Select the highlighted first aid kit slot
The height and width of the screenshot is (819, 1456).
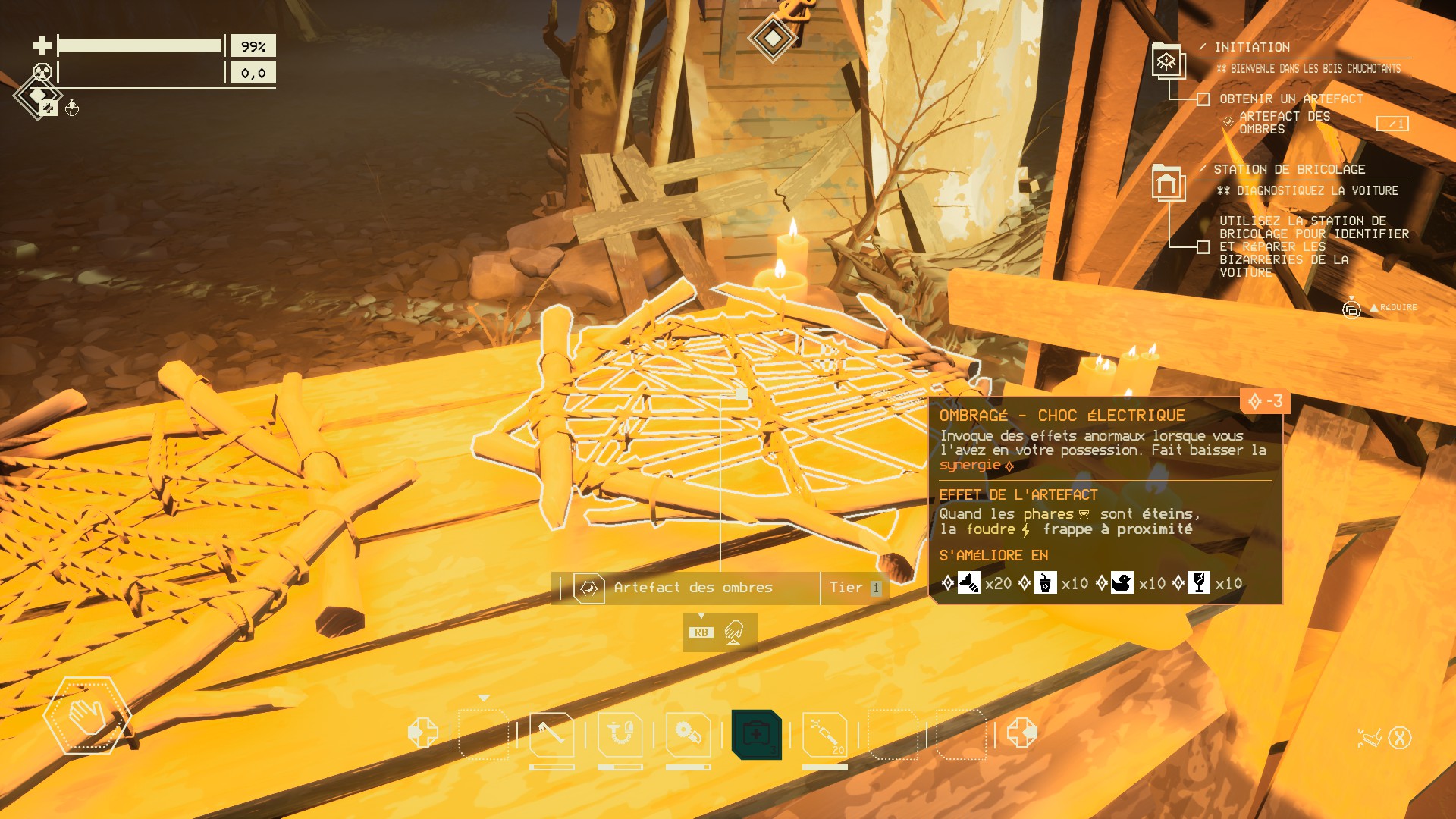(756, 734)
